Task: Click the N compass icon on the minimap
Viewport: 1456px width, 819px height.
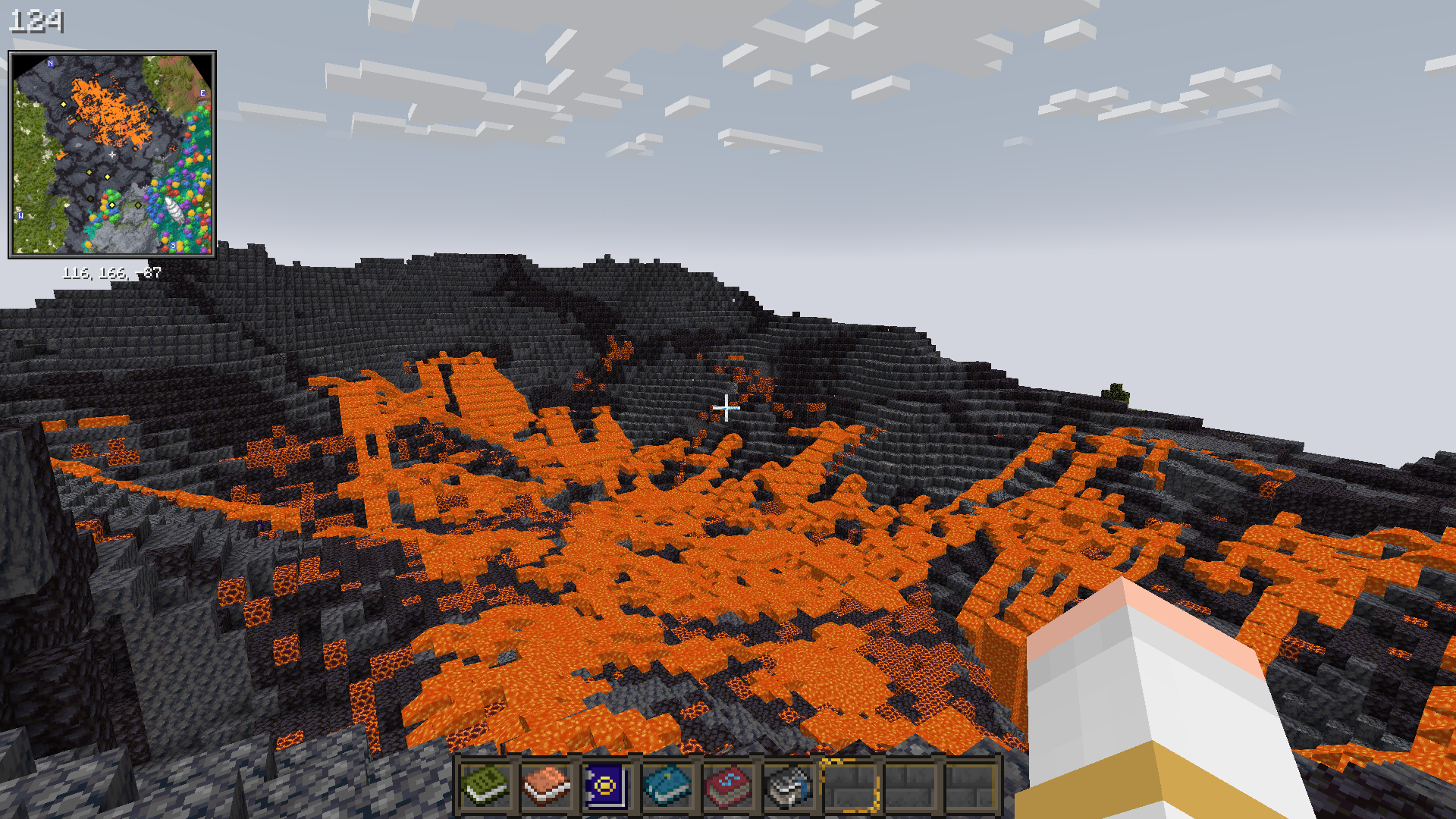Action: (50, 63)
